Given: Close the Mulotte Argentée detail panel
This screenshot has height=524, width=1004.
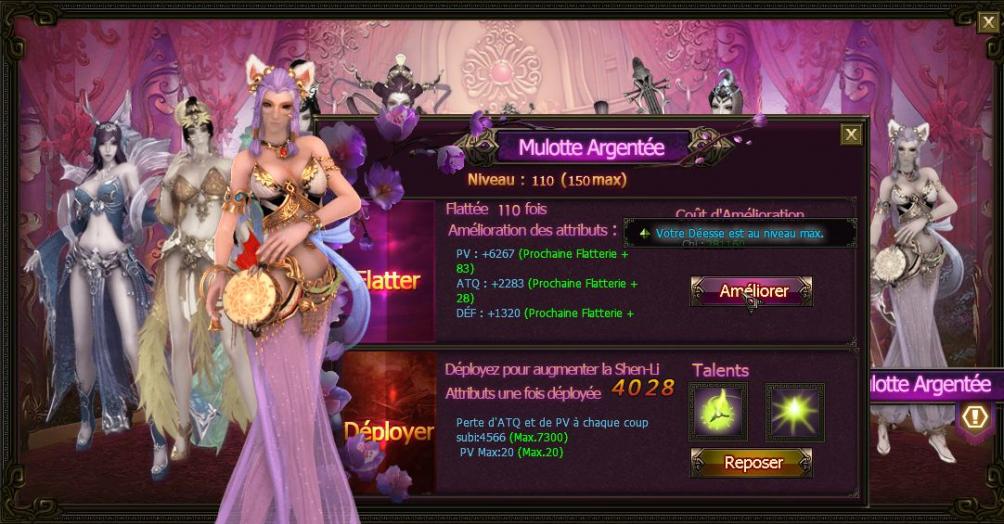Looking at the screenshot, I should [850, 134].
